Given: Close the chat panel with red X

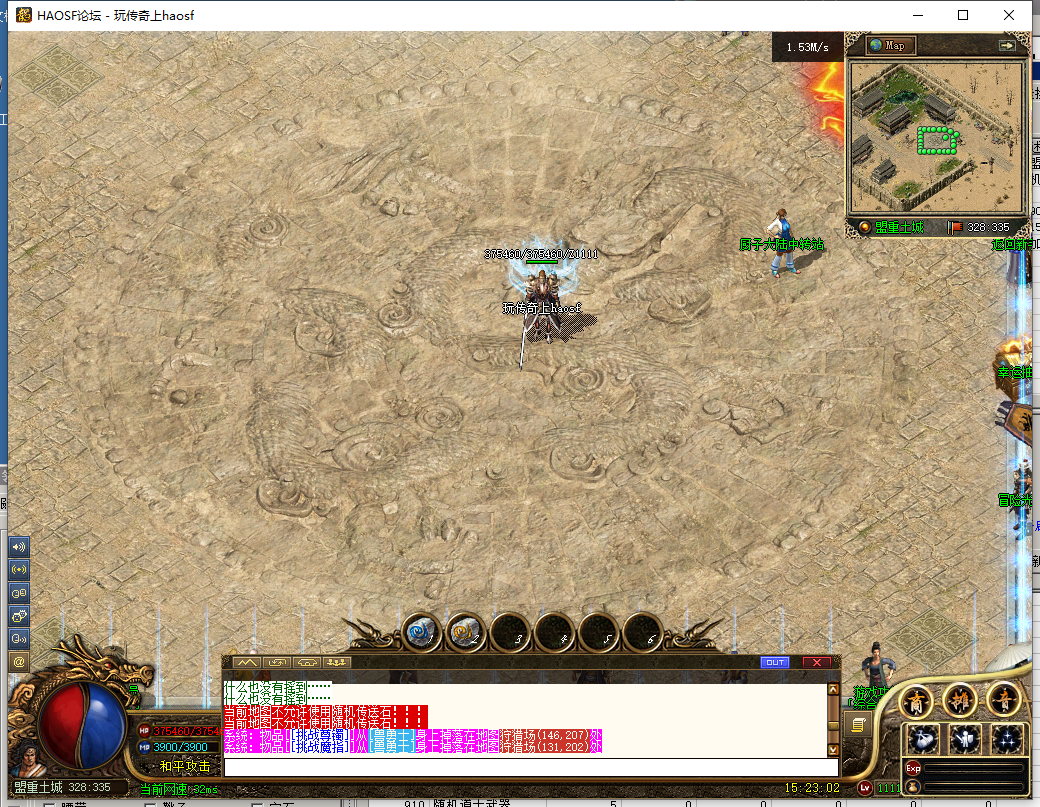Looking at the screenshot, I should coord(817,662).
